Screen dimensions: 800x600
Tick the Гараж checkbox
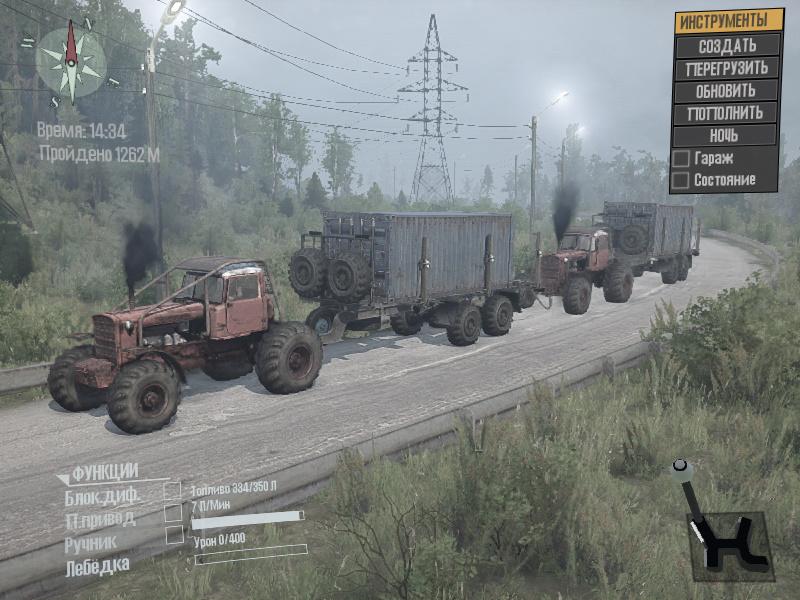click(681, 159)
